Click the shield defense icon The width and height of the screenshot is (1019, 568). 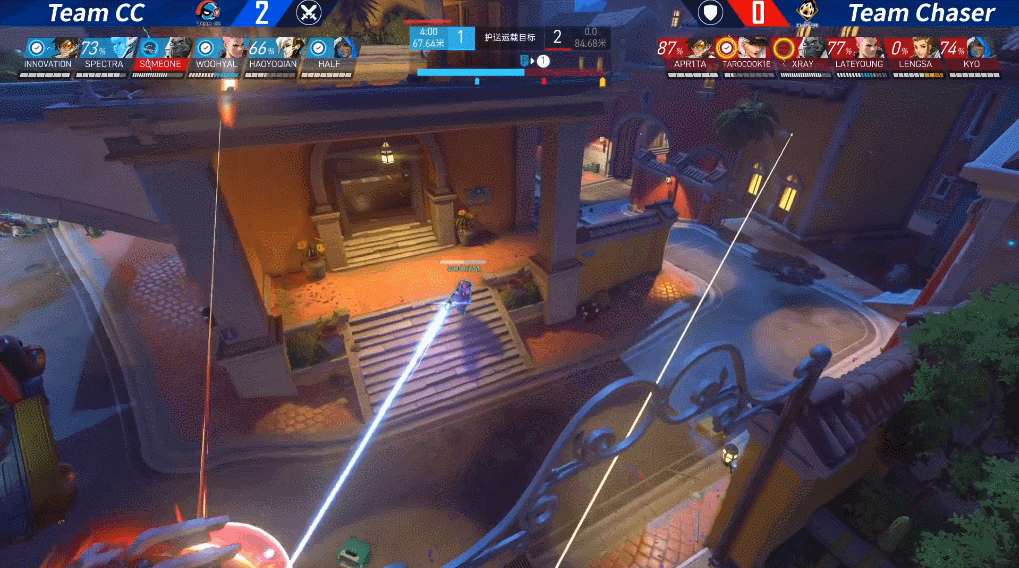709,13
